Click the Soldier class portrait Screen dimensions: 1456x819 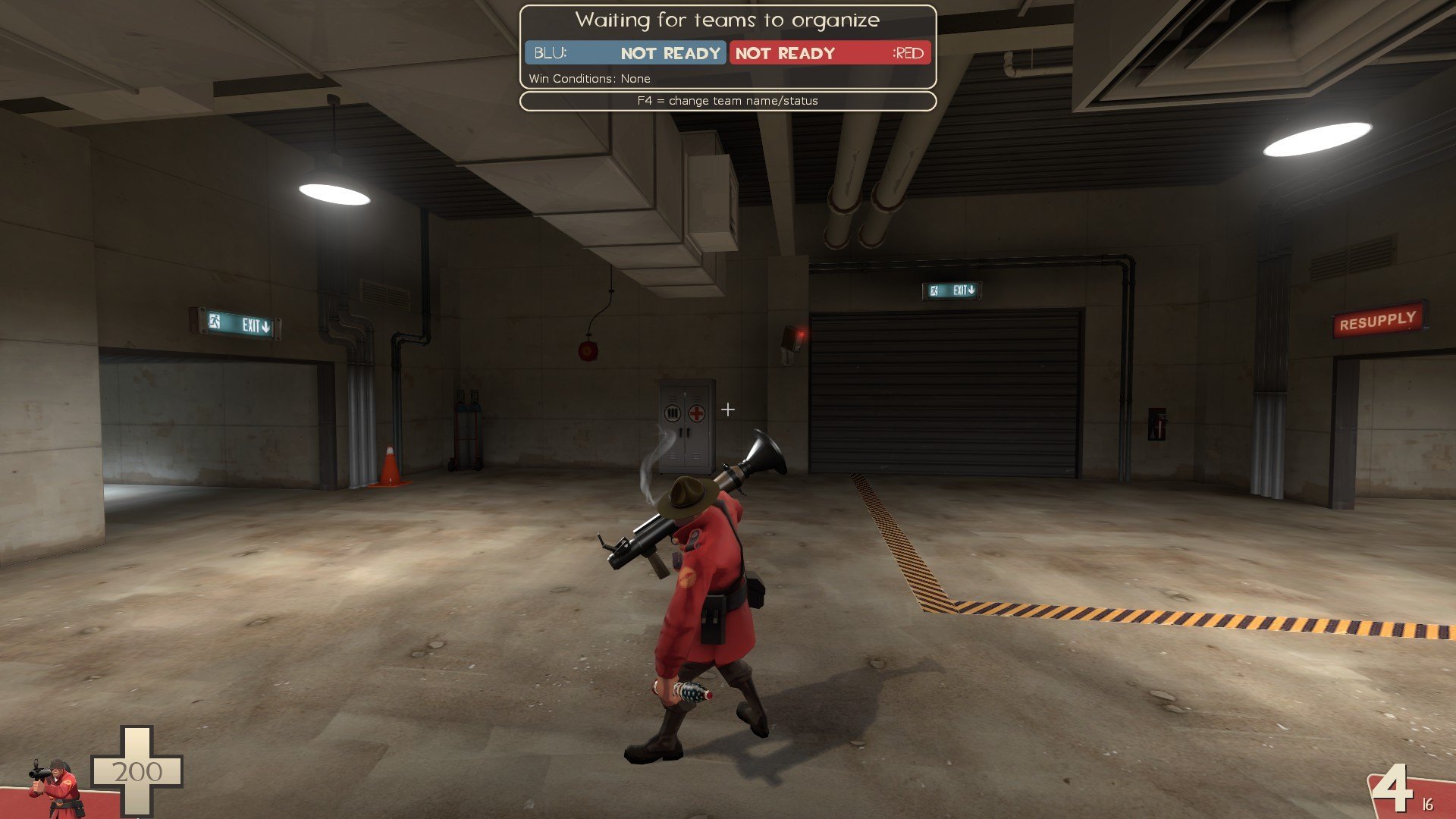(x=55, y=789)
